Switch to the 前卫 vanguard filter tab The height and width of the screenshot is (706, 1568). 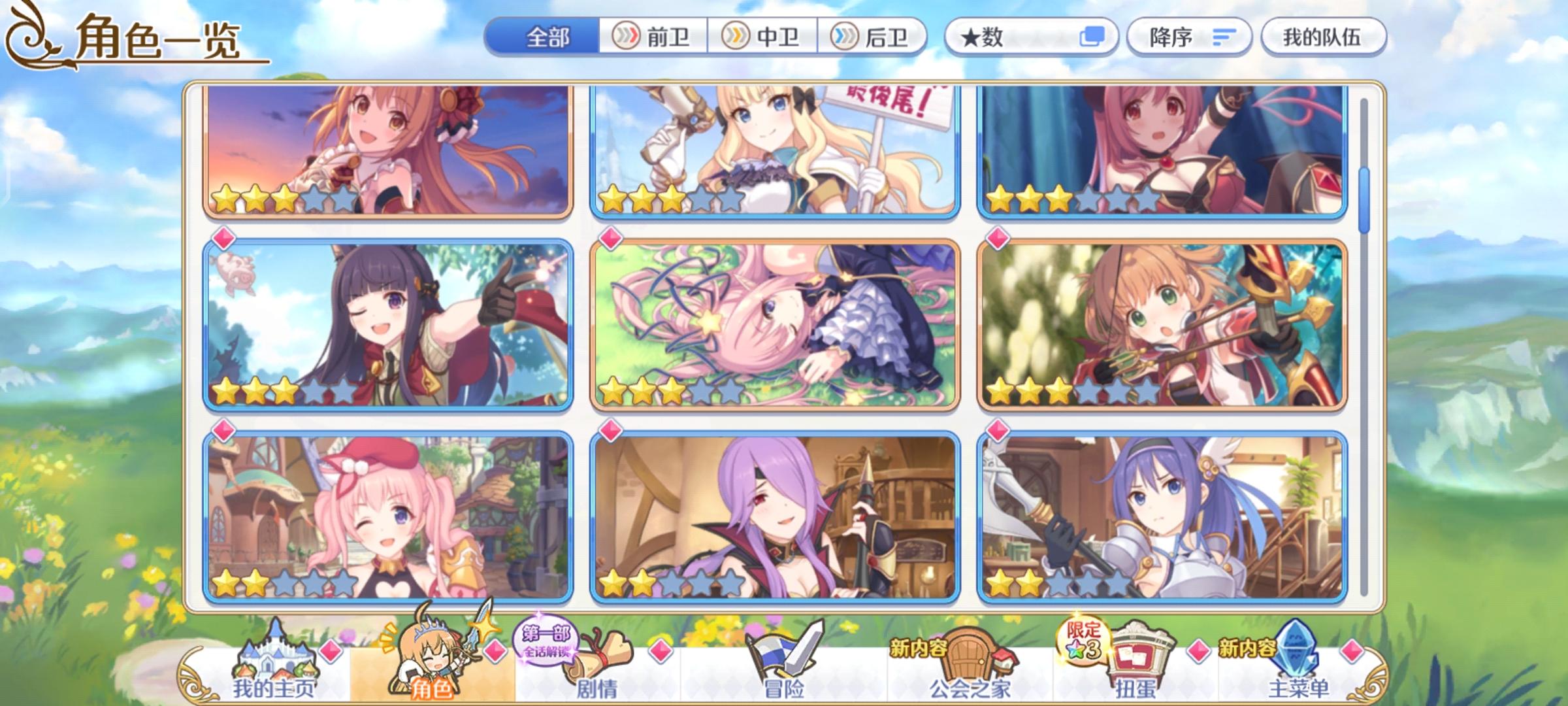pos(653,38)
